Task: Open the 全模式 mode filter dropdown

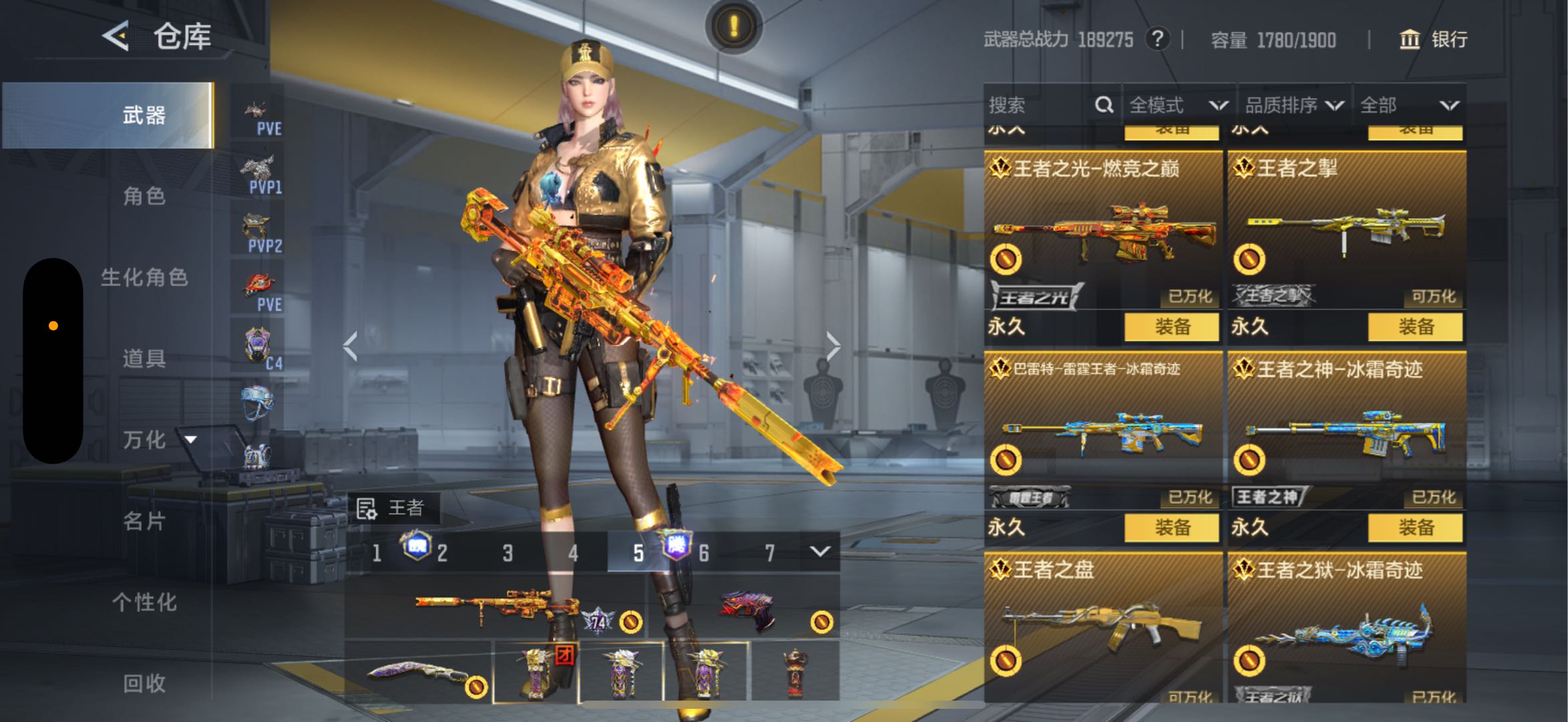Action: coord(1177,105)
